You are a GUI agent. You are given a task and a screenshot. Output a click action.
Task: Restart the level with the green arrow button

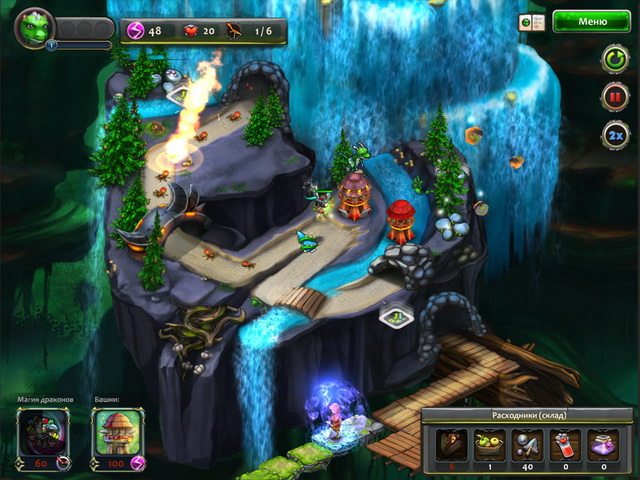614,59
